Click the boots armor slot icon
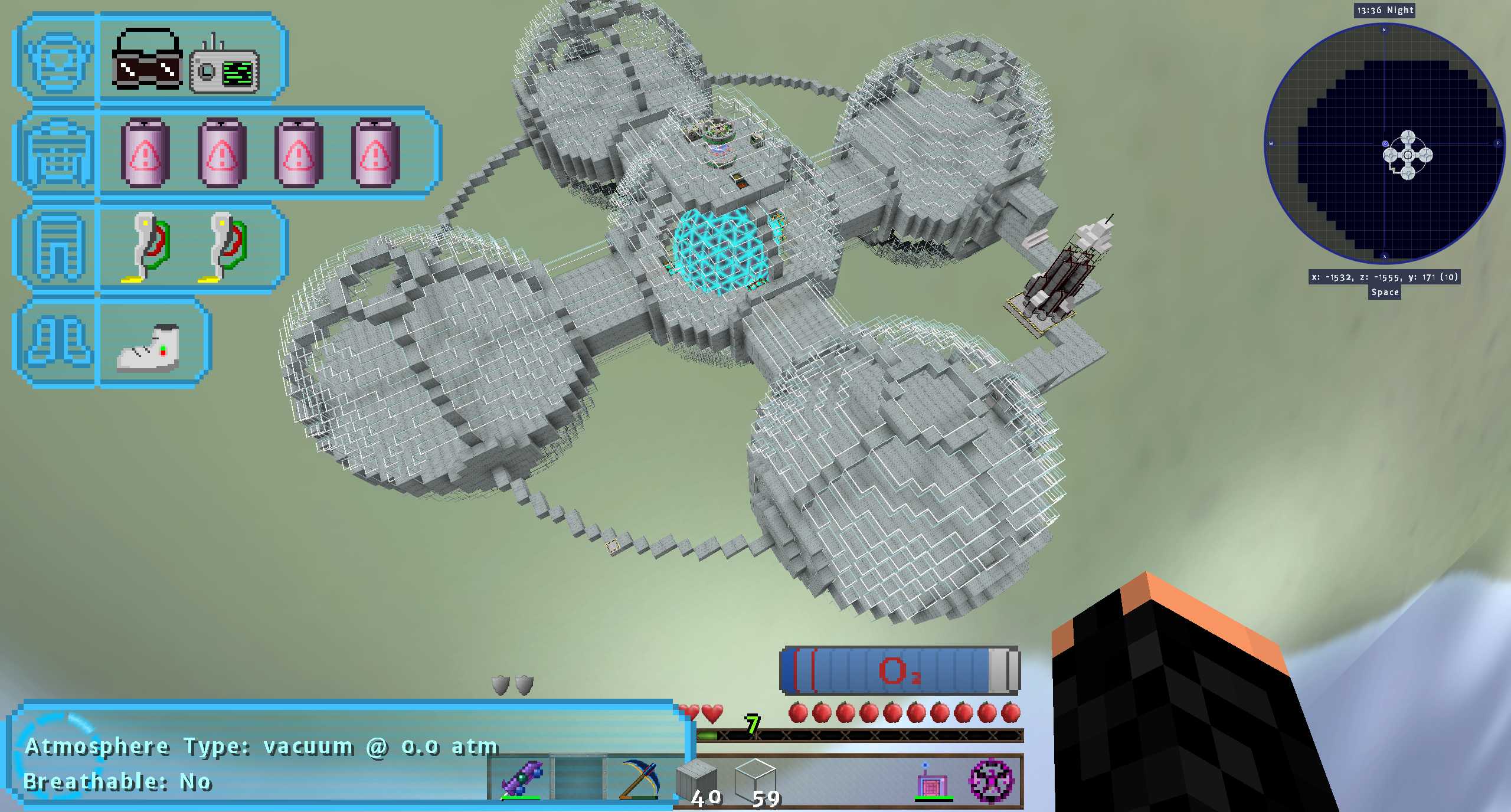 click(x=57, y=342)
